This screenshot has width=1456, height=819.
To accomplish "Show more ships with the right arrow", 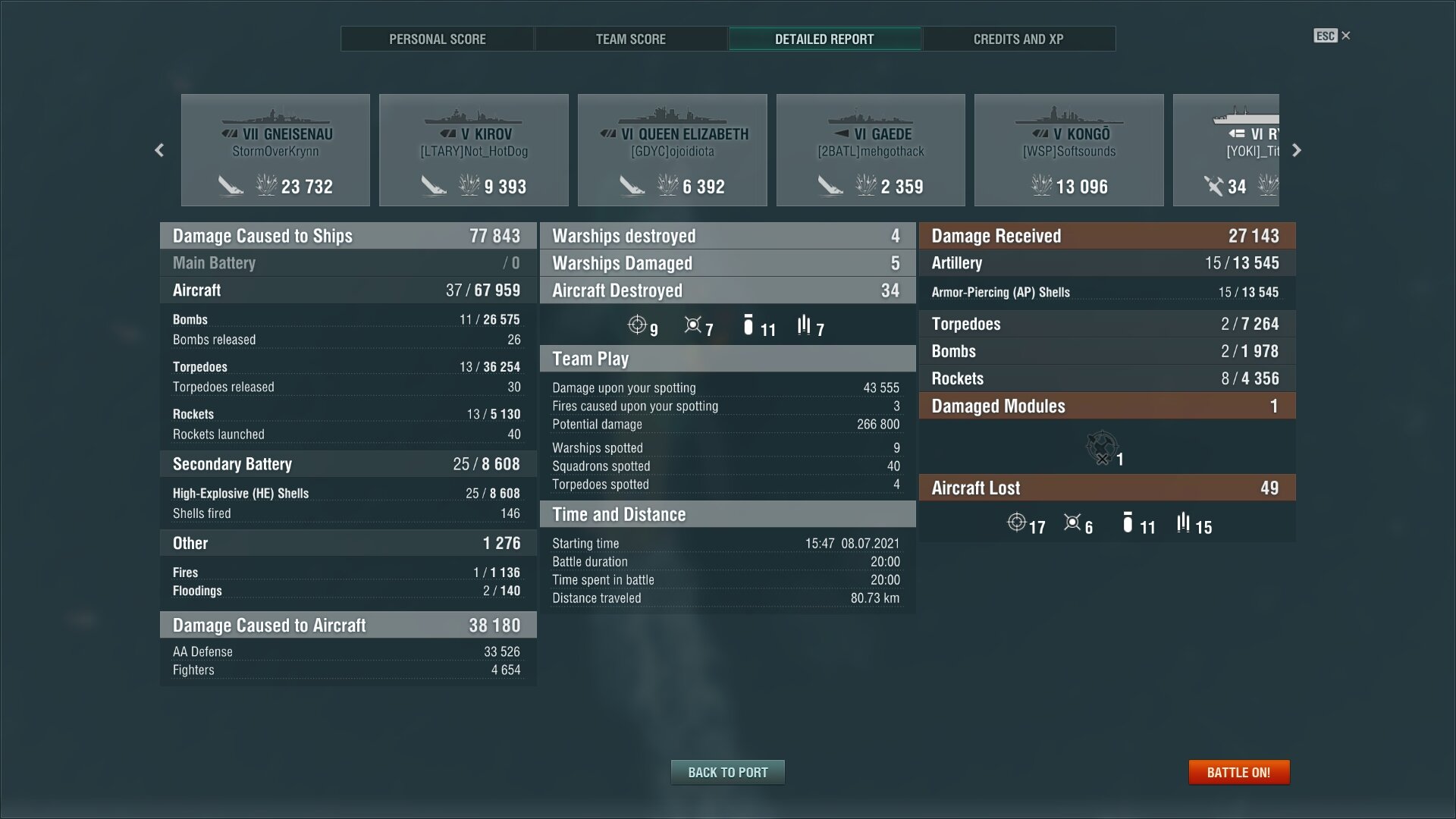I will pyautogui.click(x=1297, y=150).
